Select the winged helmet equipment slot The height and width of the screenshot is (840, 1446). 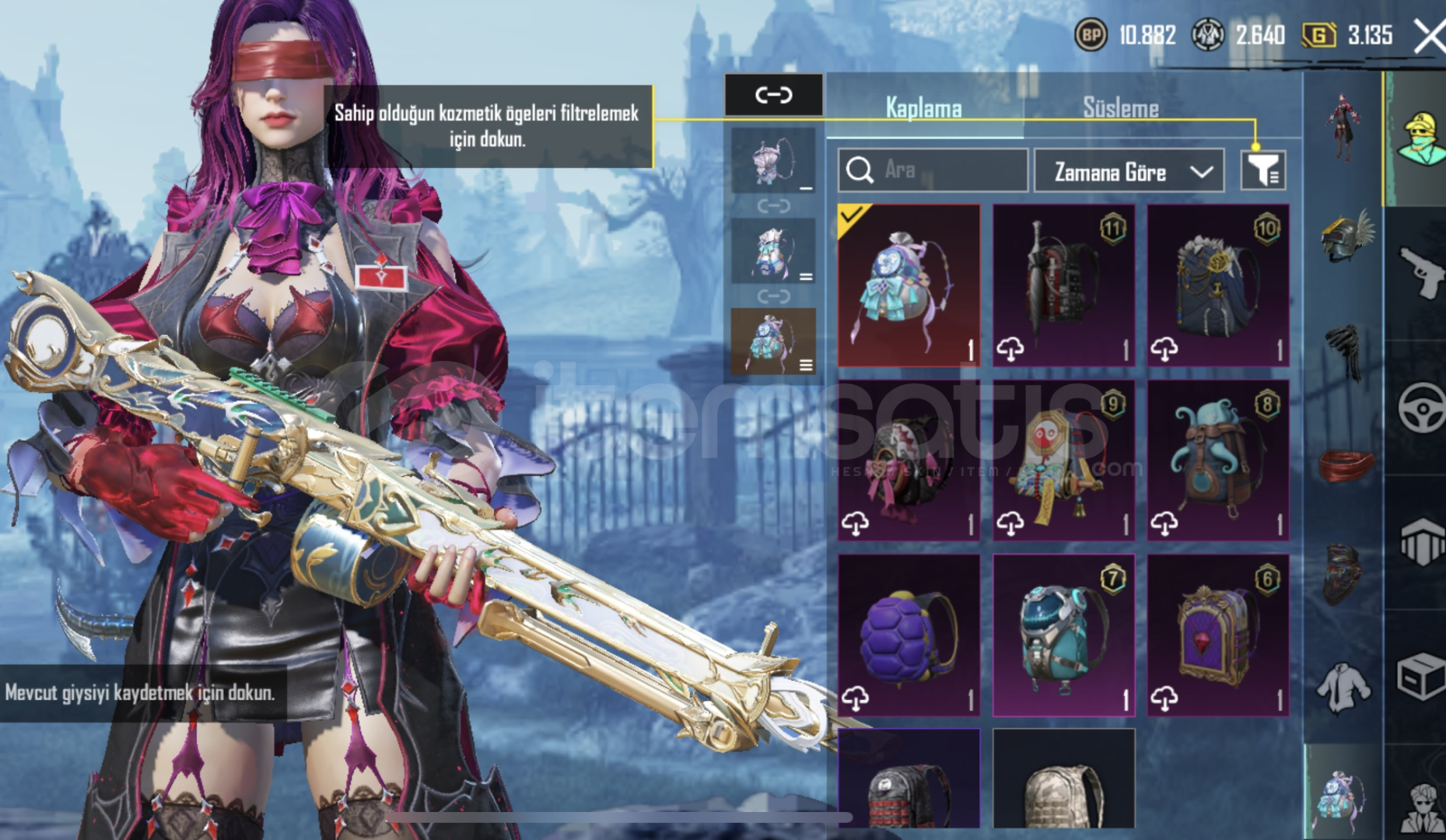coord(1345,236)
